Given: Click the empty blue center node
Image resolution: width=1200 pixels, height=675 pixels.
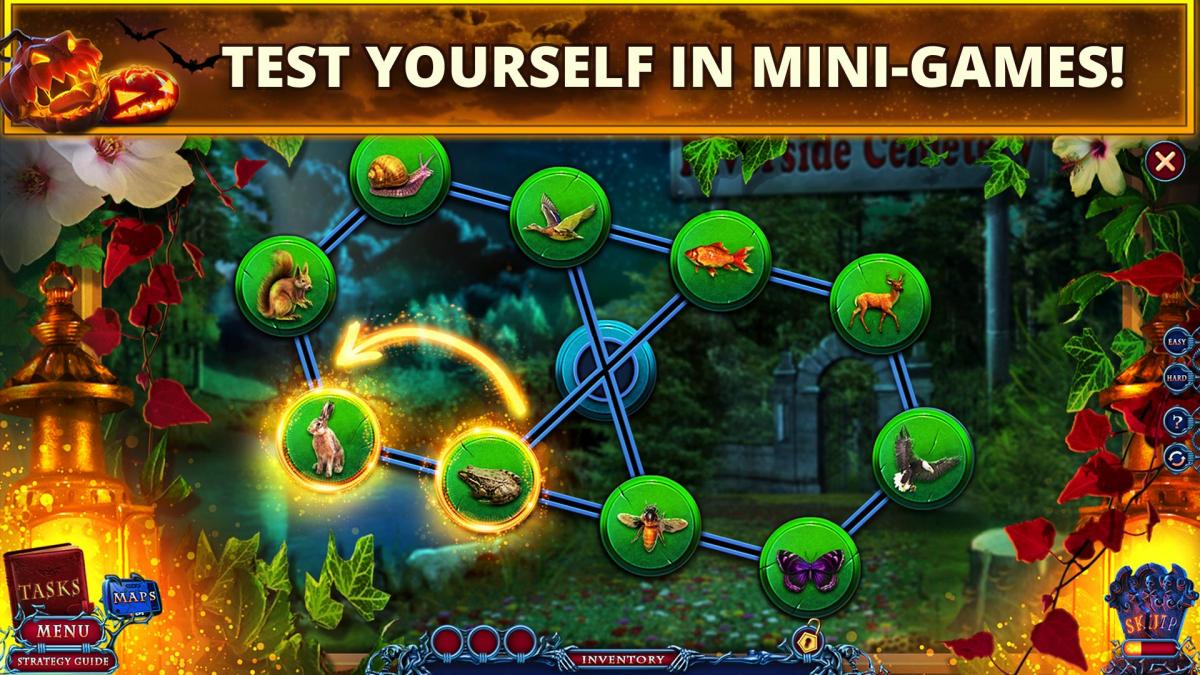Looking at the screenshot, I should click(605, 368).
